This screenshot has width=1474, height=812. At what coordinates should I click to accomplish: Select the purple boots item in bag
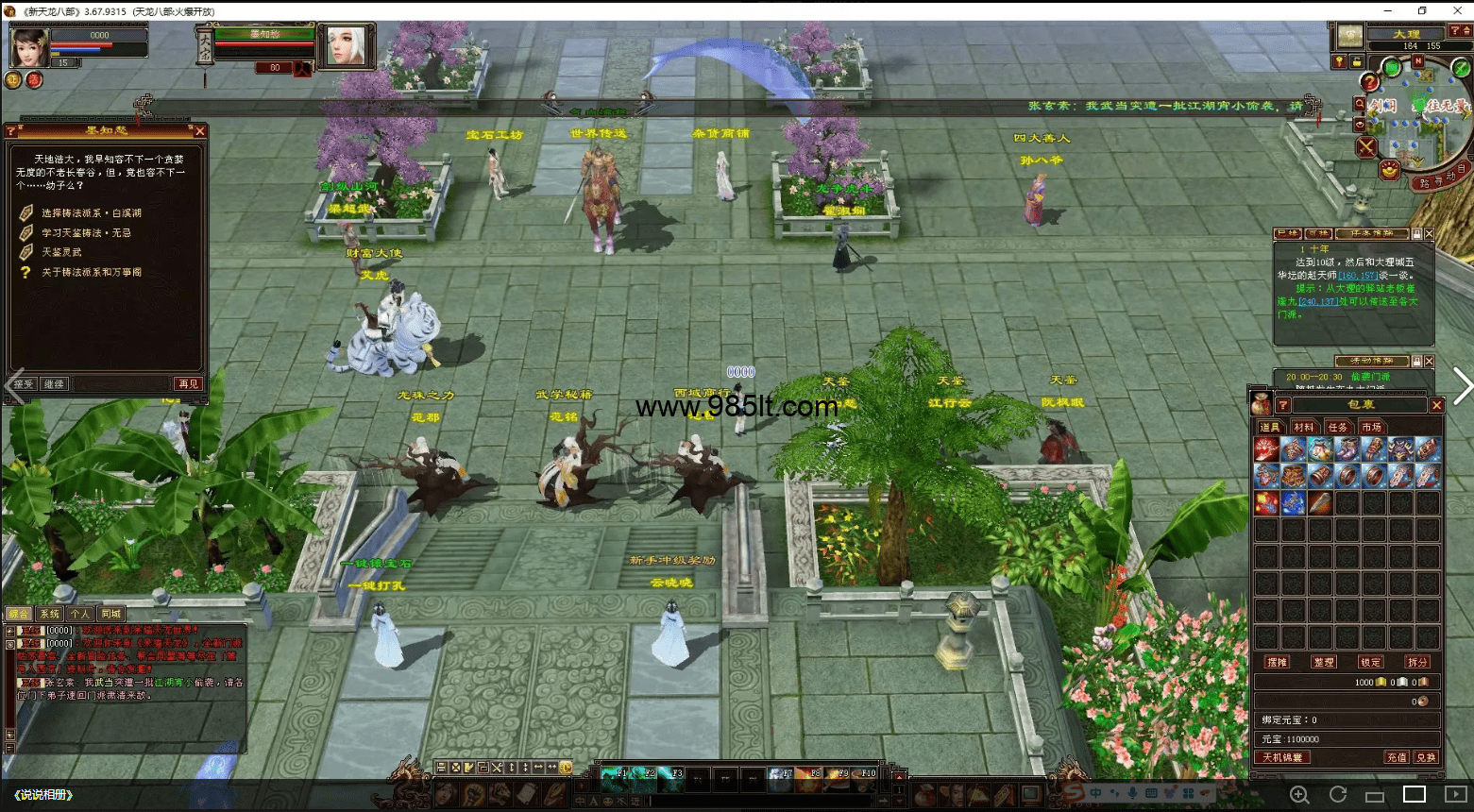click(1347, 449)
